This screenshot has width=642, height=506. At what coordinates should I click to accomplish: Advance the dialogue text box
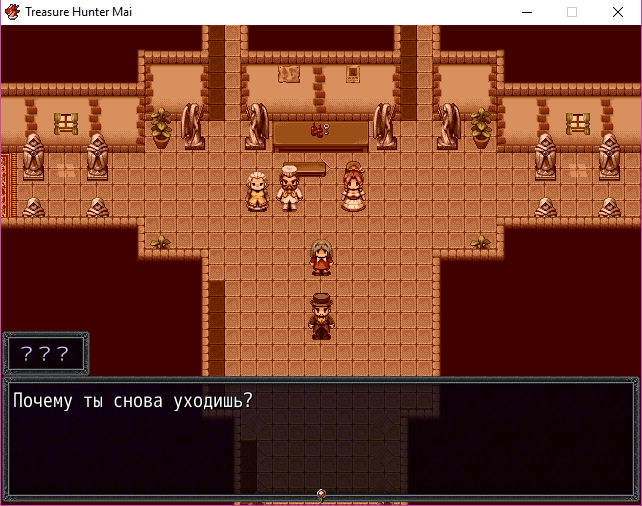(320, 437)
